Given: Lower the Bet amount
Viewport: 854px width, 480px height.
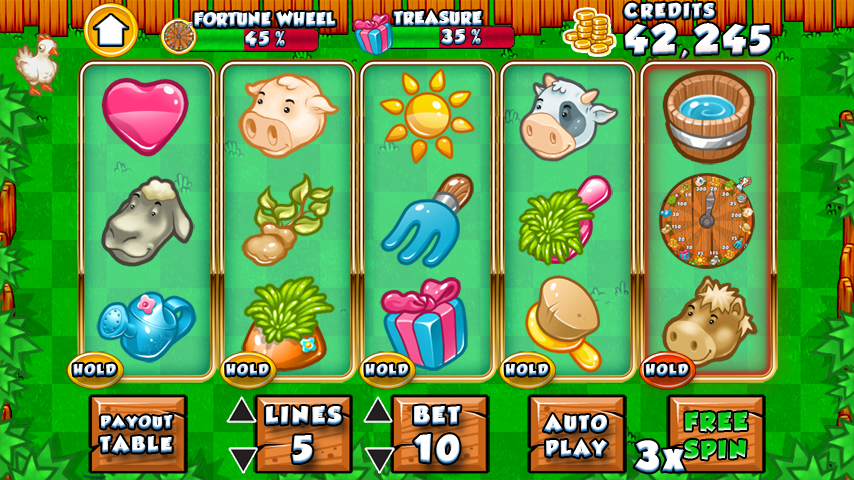Looking at the screenshot, I should coord(377,459).
